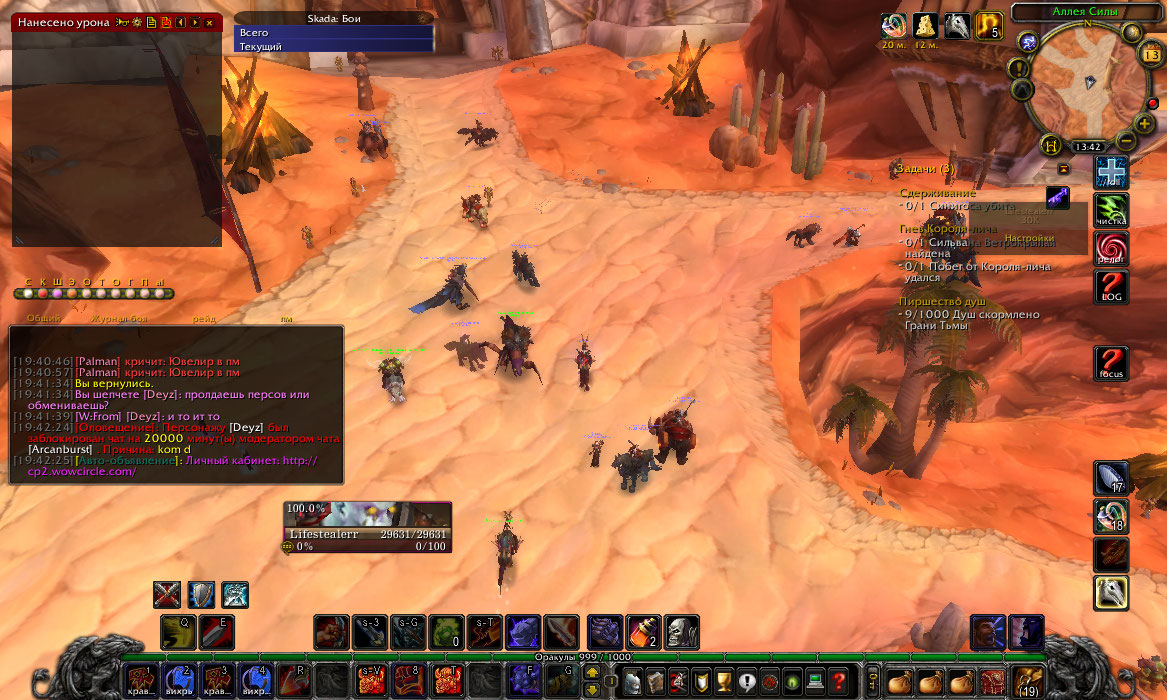
Task: Click the minimap zoom-in plus button
Action: [1145, 124]
